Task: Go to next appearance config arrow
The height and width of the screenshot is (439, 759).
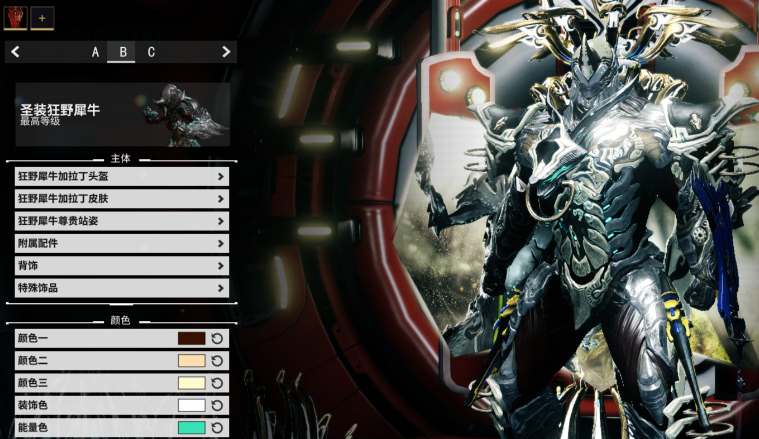Action: tap(226, 52)
